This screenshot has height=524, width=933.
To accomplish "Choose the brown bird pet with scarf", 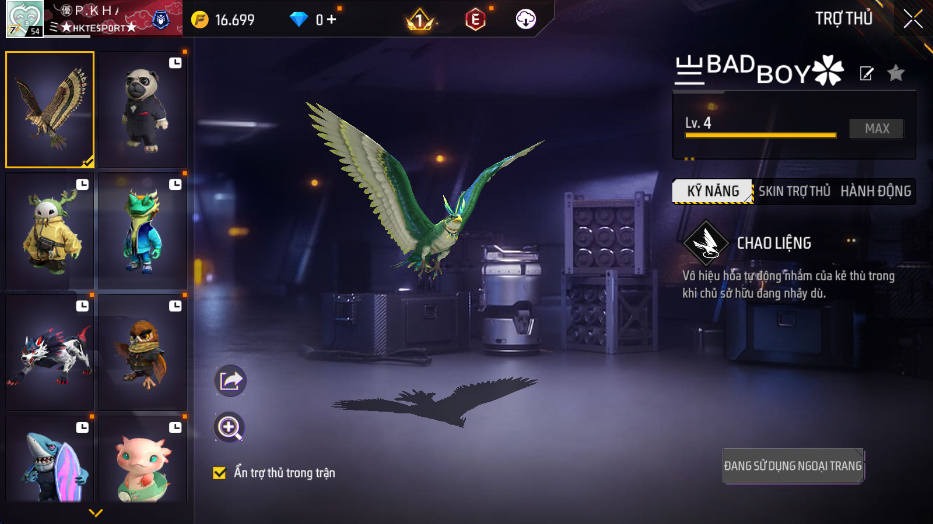I will [x=141, y=351].
